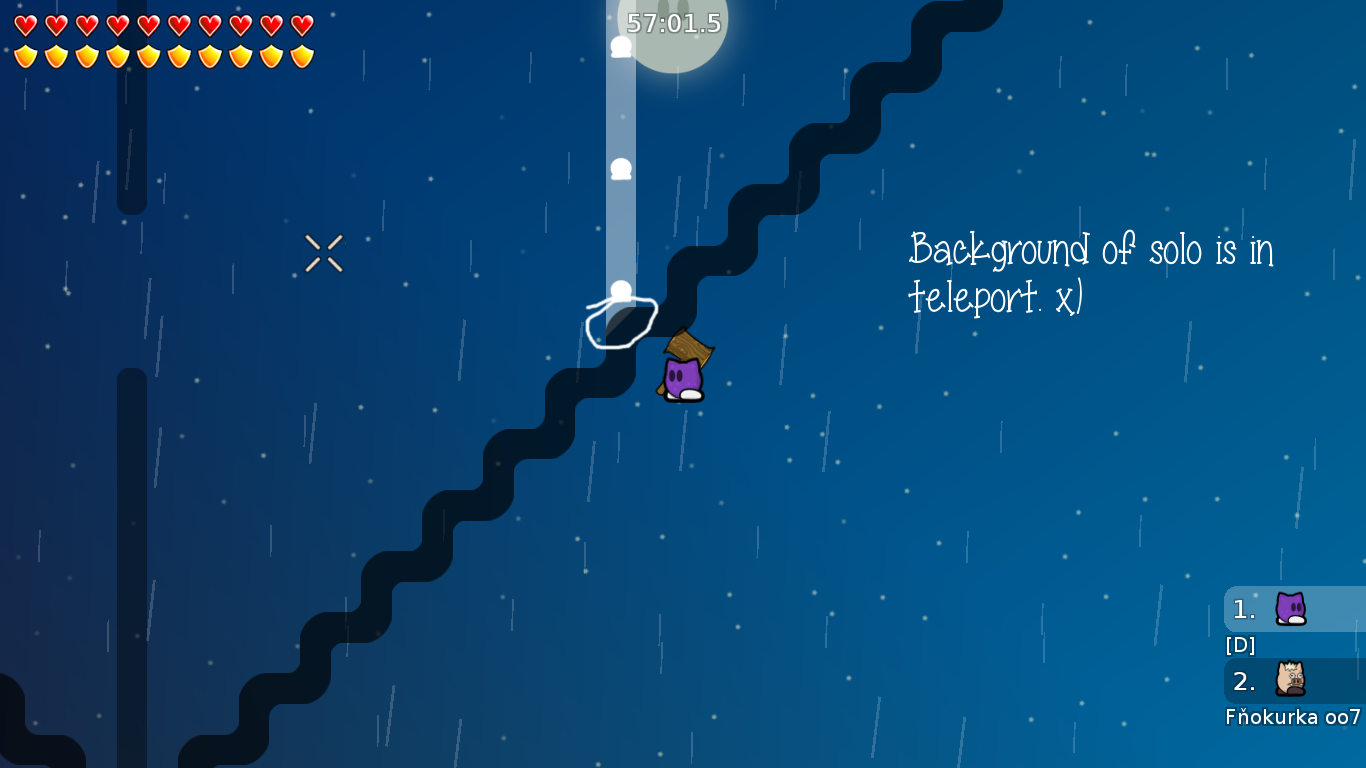The height and width of the screenshot is (768, 1366).
Task: Click the middle ghost inside the light beam
Action: tap(619, 168)
